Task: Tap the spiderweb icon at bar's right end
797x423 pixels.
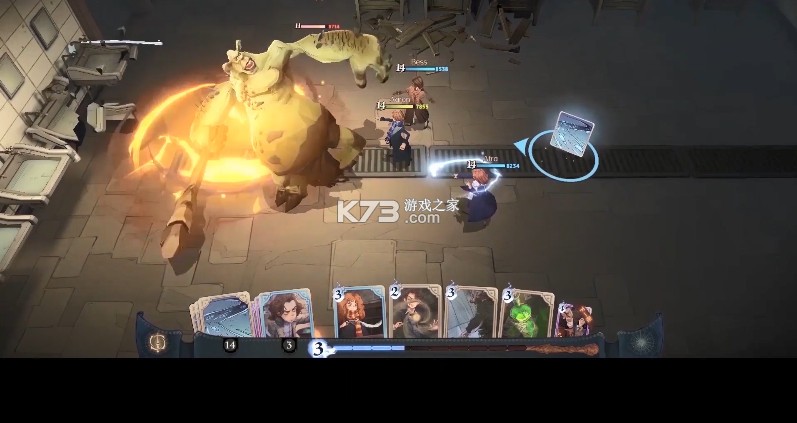Action: click(x=640, y=343)
